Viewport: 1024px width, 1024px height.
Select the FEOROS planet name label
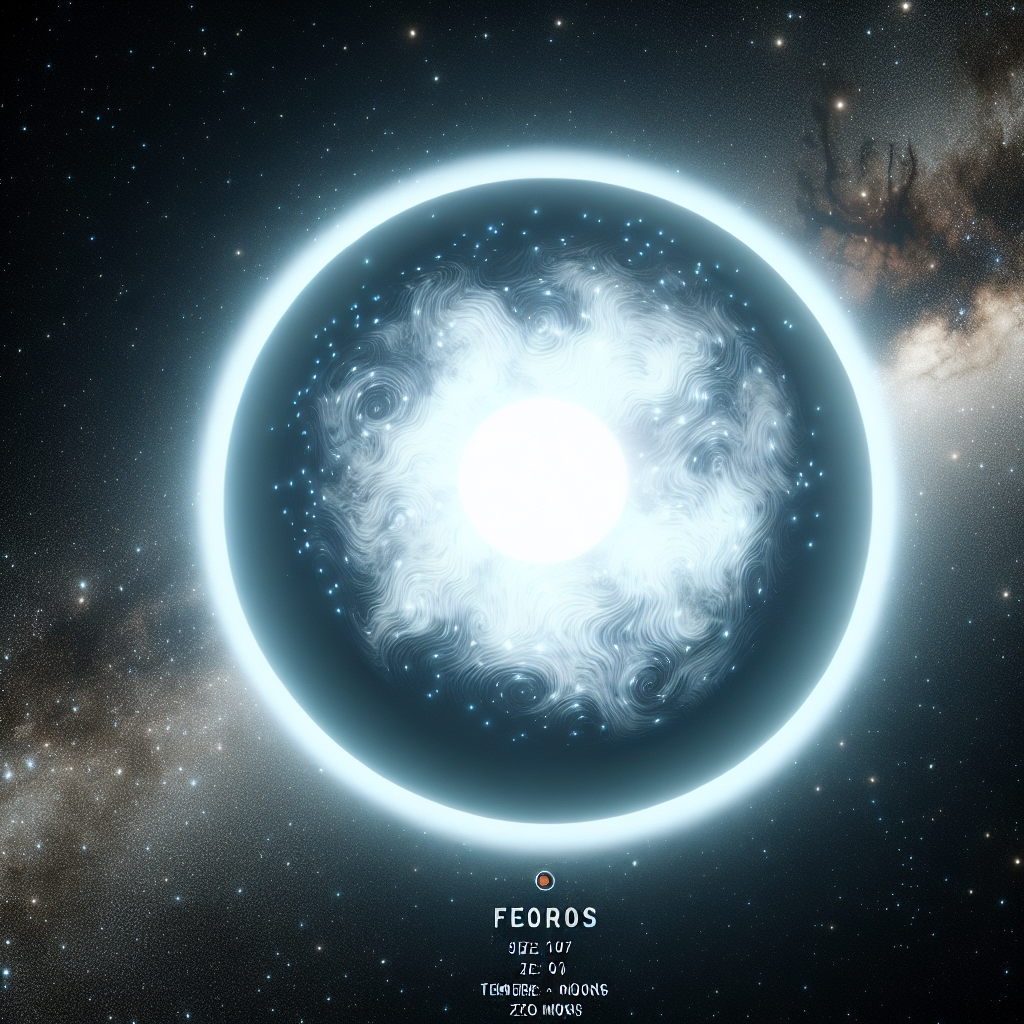pos(545,917)
